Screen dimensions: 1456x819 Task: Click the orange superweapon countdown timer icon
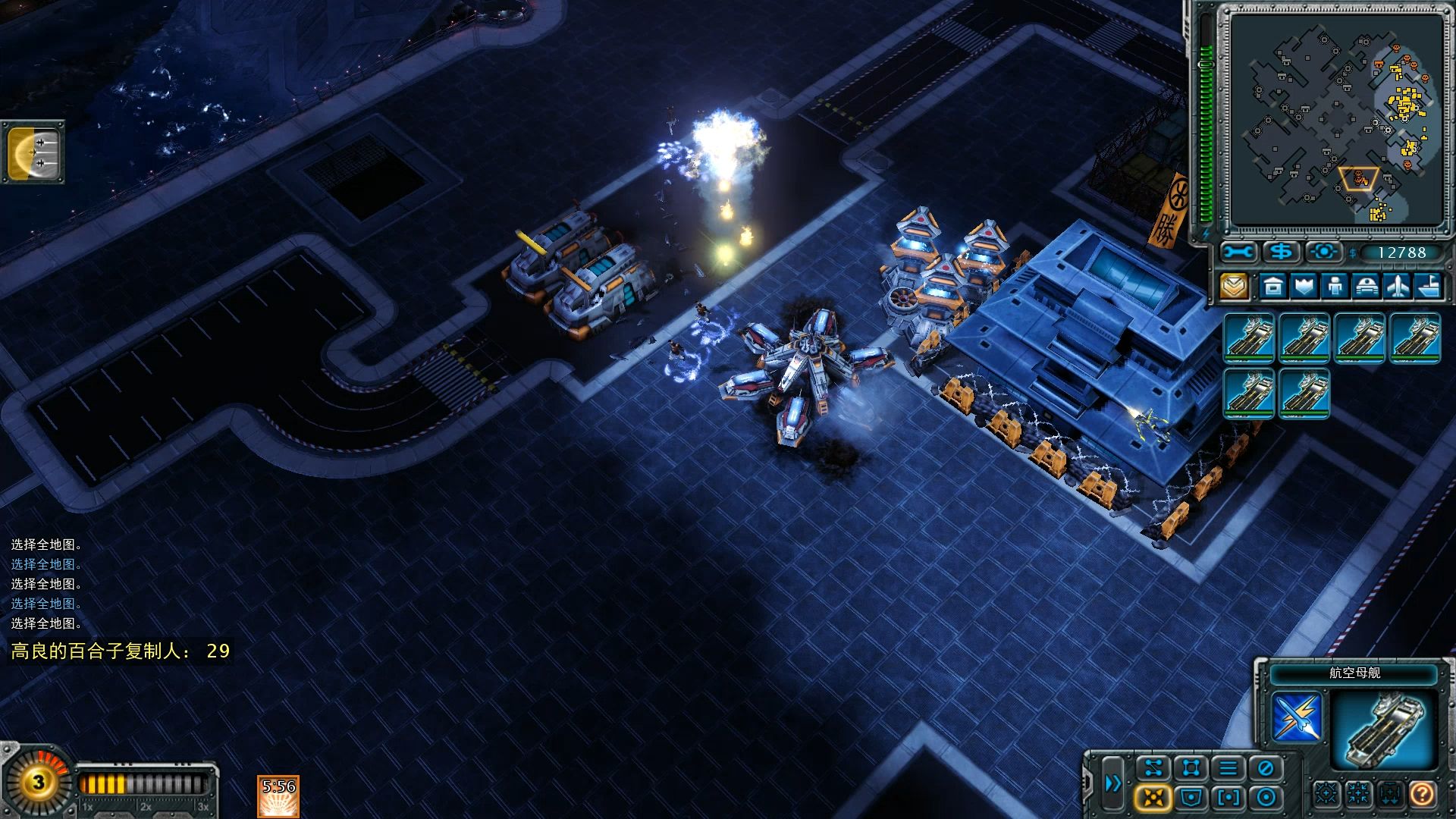pyautogui.click(x=278, y=796)
